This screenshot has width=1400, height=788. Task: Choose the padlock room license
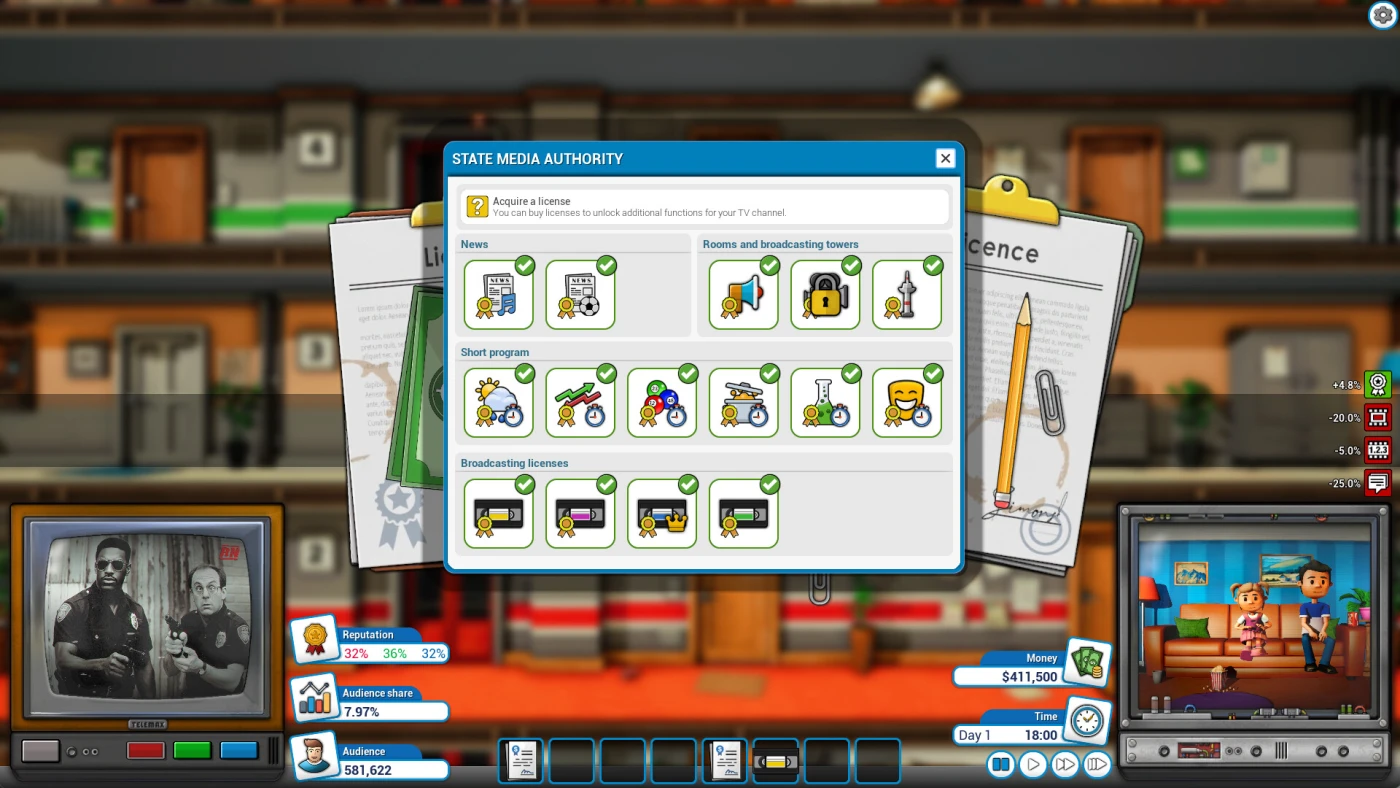click(x=825, y=294)
